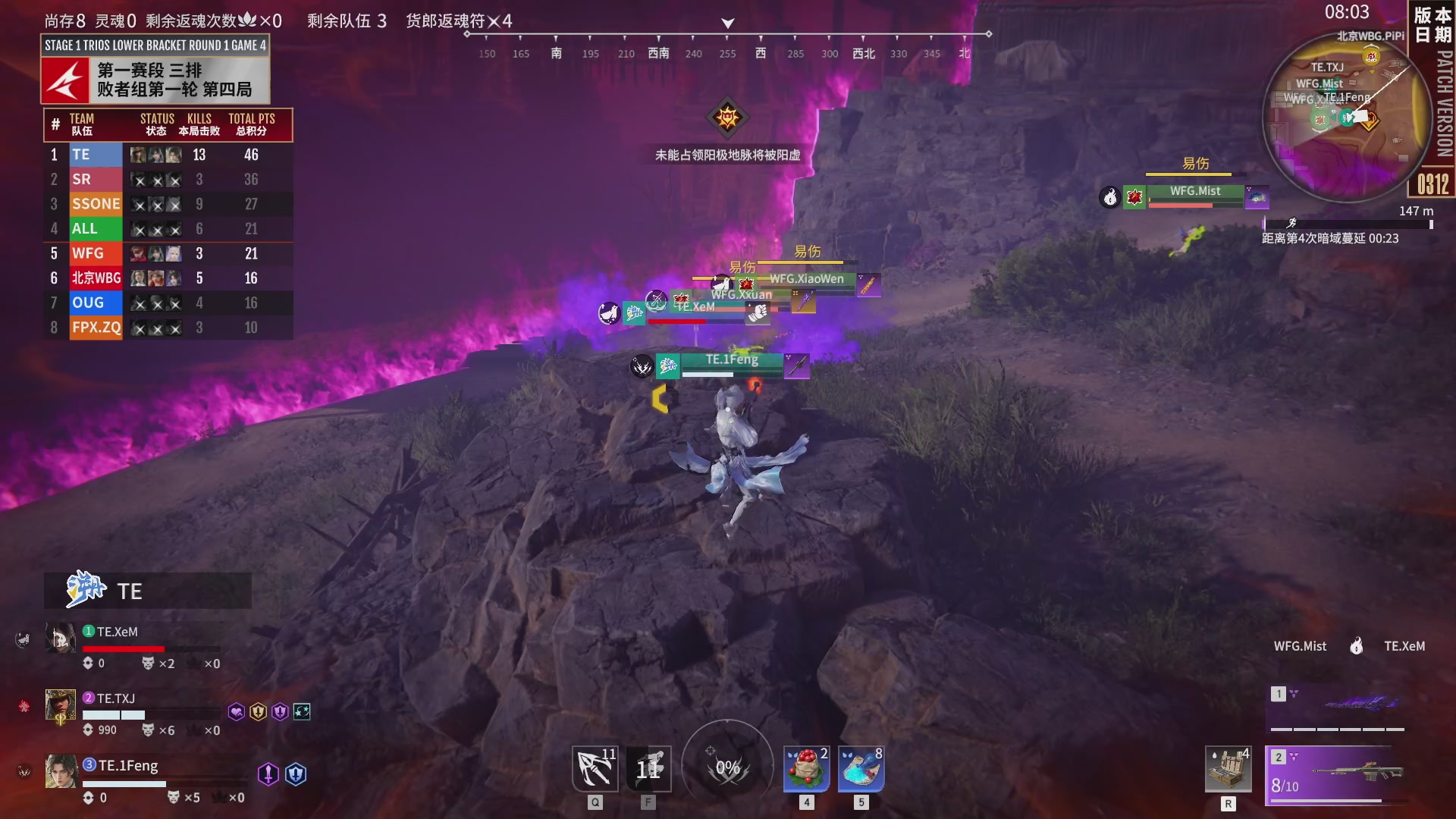This screenshot has height=819, width=1456.
Task: Toggle the blue shield buff on TE.1Feng's row
Action: coord(297,774)
